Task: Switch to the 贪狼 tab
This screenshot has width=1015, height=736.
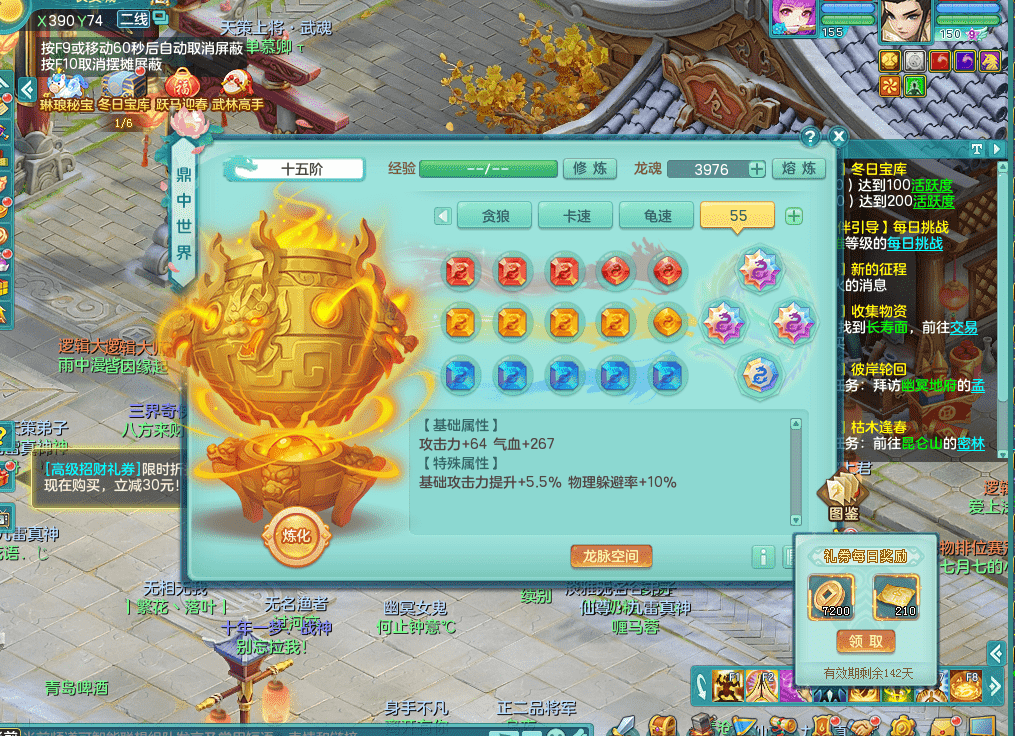Action: point(495,216)
